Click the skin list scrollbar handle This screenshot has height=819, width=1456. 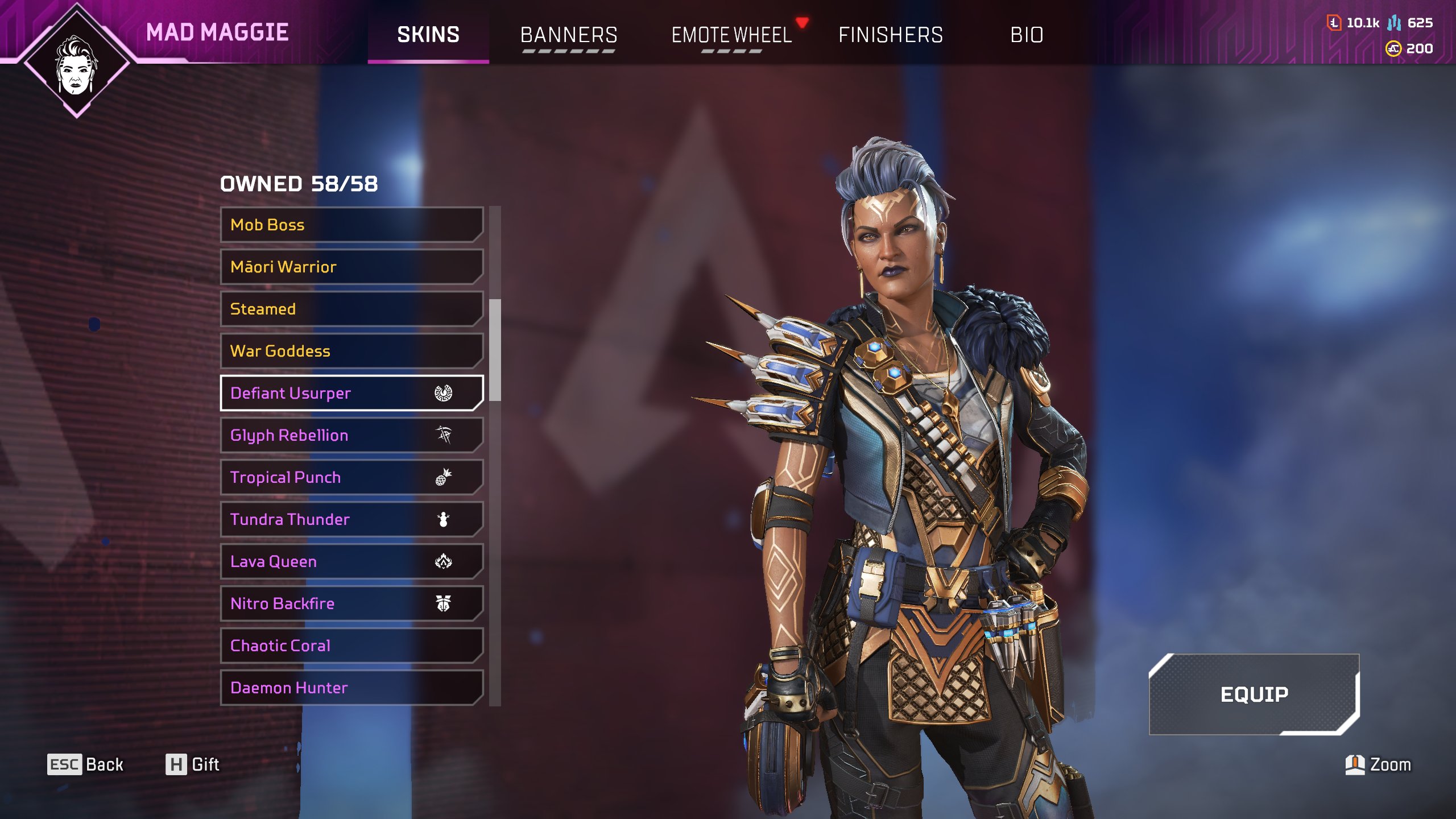495,350
